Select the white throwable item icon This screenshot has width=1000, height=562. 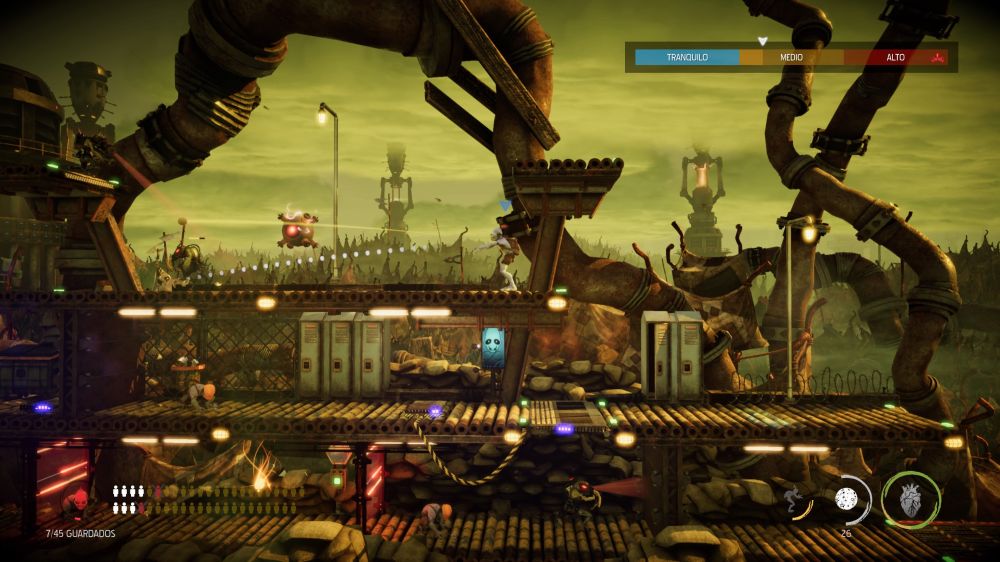(845, 499)
